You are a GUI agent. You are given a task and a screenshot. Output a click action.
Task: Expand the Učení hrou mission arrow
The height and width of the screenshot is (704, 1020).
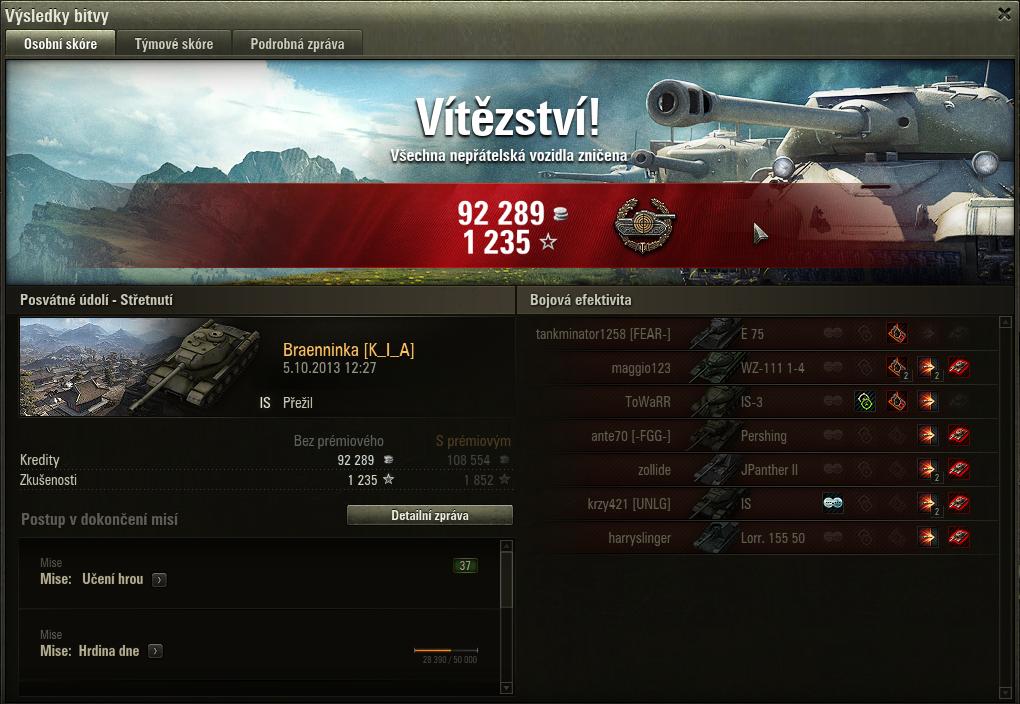coord(159,580)
